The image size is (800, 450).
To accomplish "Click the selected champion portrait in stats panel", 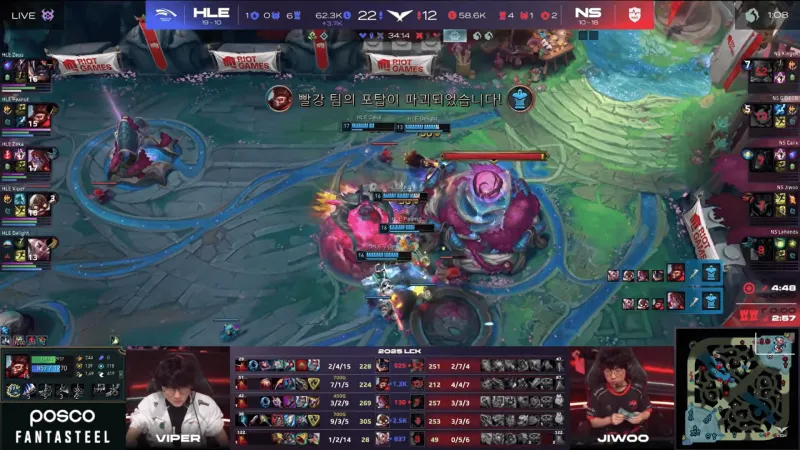I will pos(18,366).
